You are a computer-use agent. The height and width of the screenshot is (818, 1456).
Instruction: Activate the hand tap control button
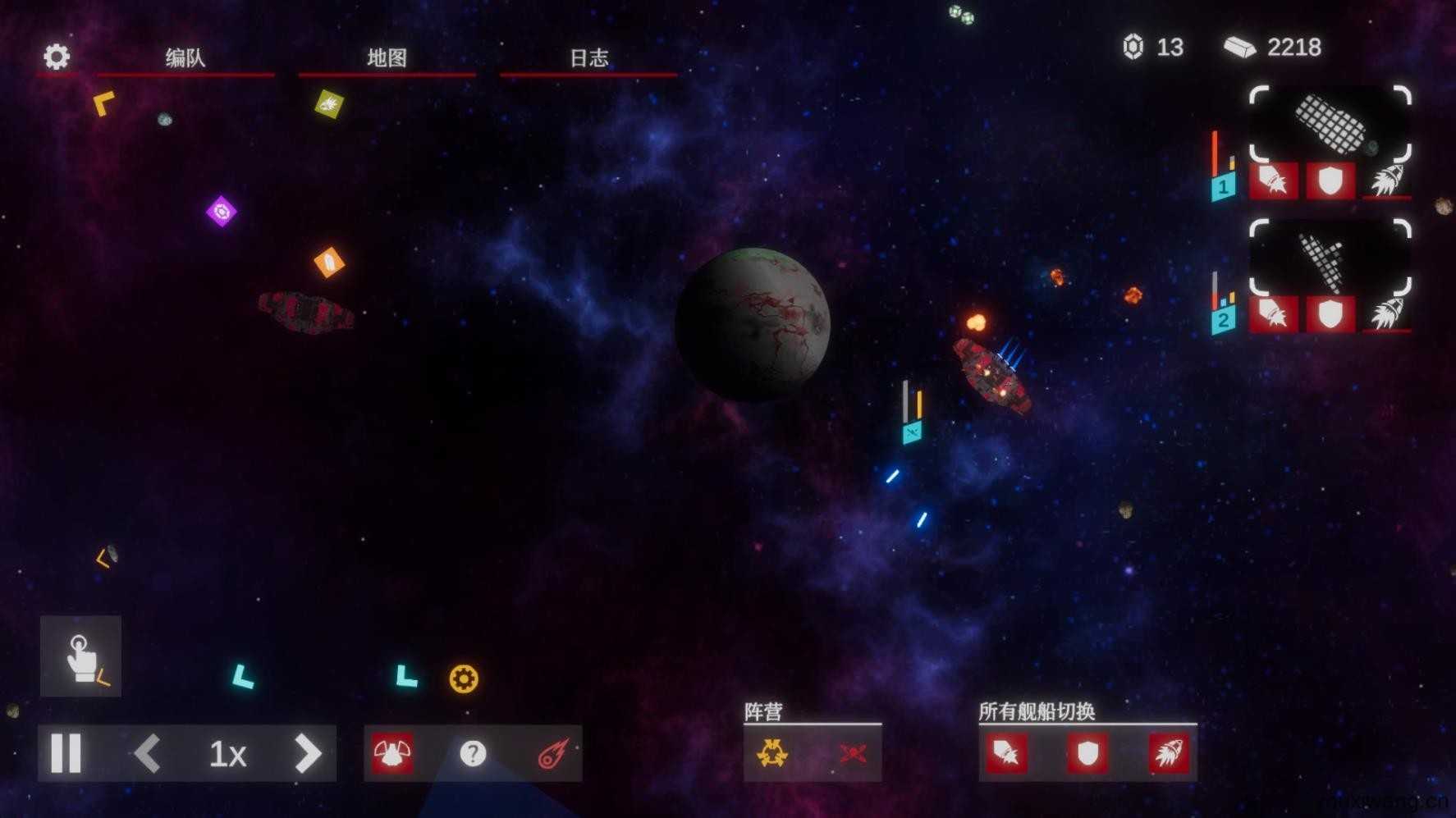coord(80,656)
